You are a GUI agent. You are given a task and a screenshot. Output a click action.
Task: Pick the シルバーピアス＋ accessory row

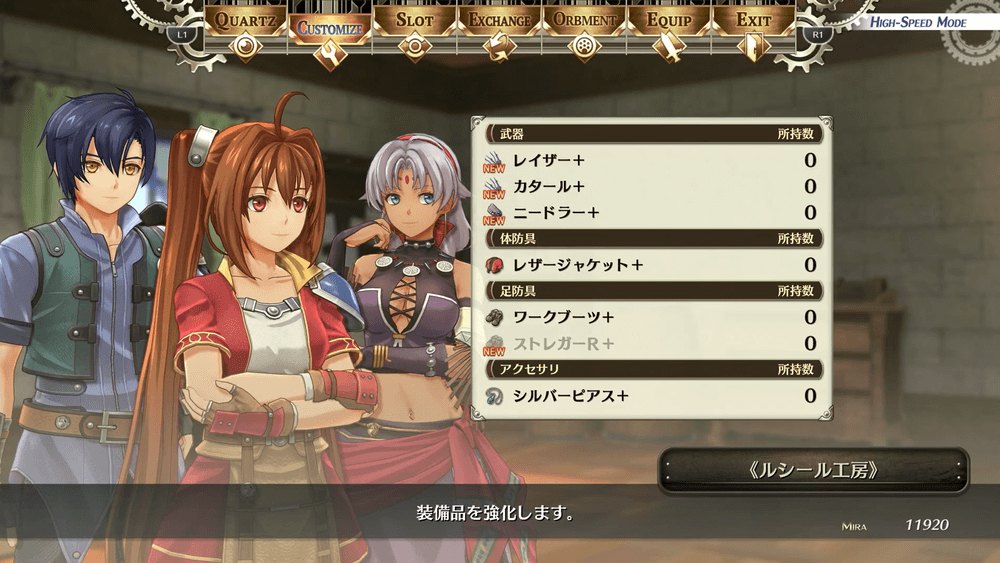point(650,396)
